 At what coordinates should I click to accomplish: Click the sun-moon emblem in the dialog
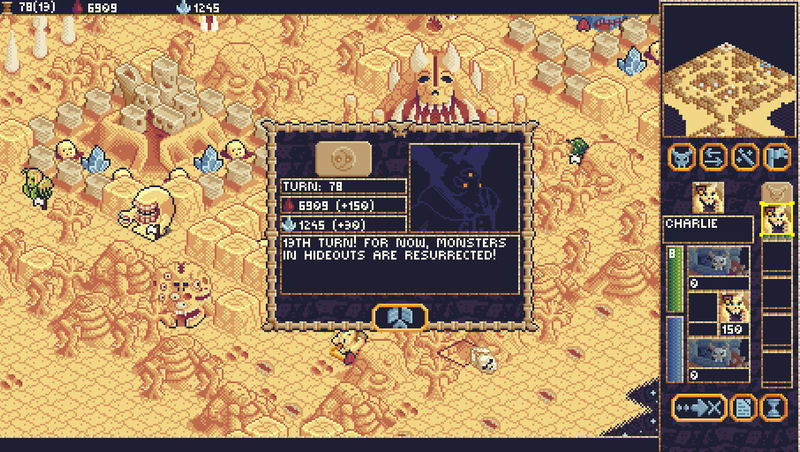[343, 159]
